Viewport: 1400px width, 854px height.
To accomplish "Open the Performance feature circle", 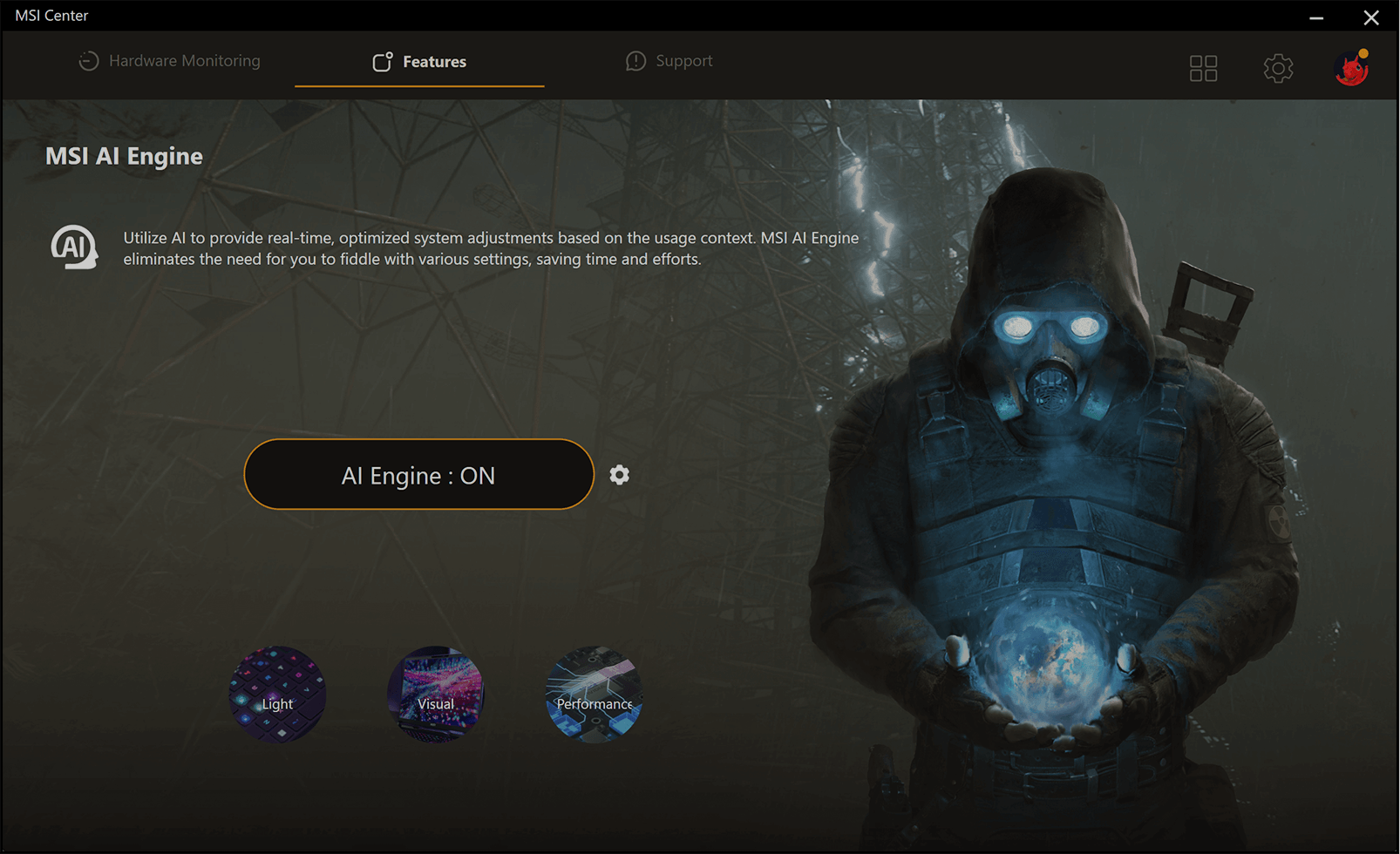I will 594,695.
